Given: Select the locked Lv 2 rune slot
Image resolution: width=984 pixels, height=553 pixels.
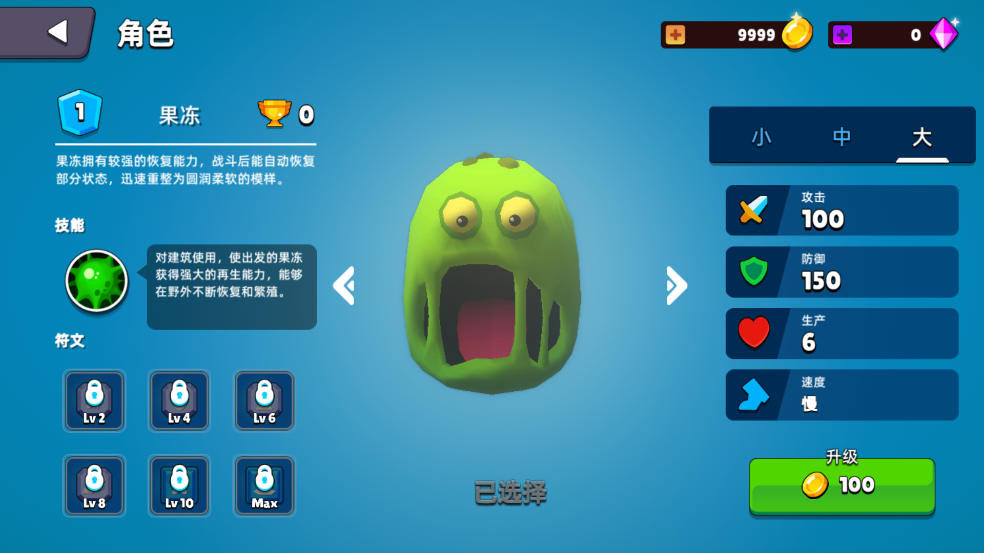Looking at the screenshot, I should click(94, 401).
